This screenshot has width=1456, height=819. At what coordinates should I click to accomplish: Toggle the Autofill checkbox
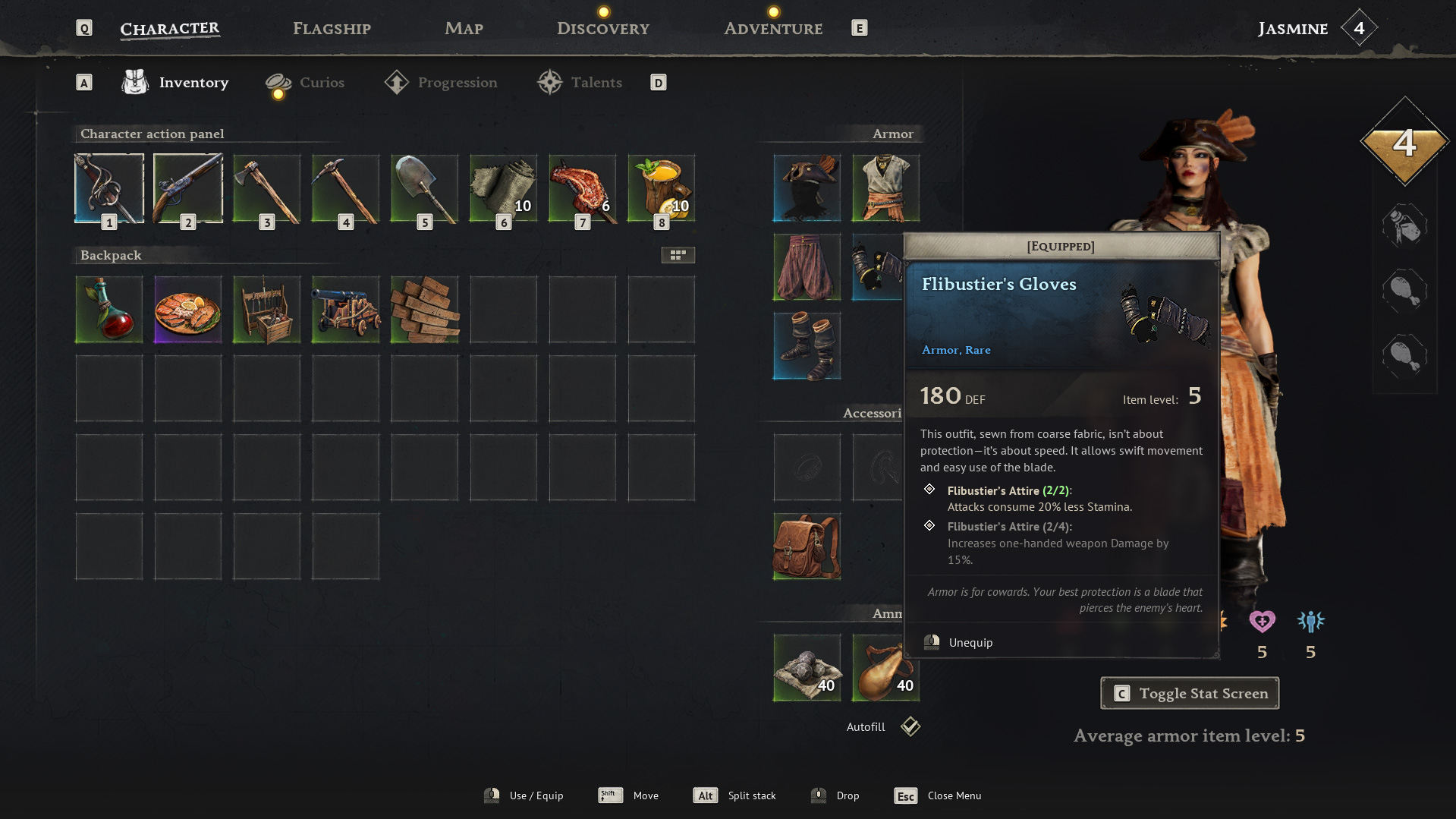[x=909, y=726]
